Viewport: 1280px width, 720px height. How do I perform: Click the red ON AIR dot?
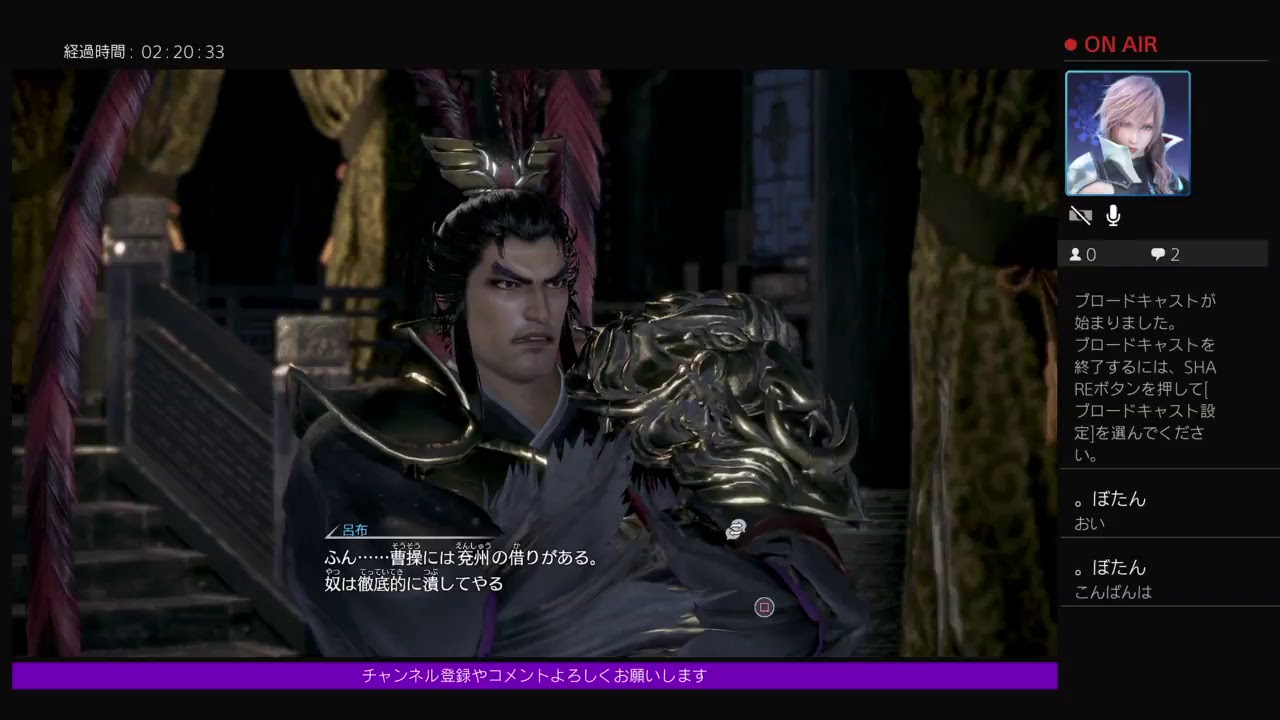(x=1069, y=44)
